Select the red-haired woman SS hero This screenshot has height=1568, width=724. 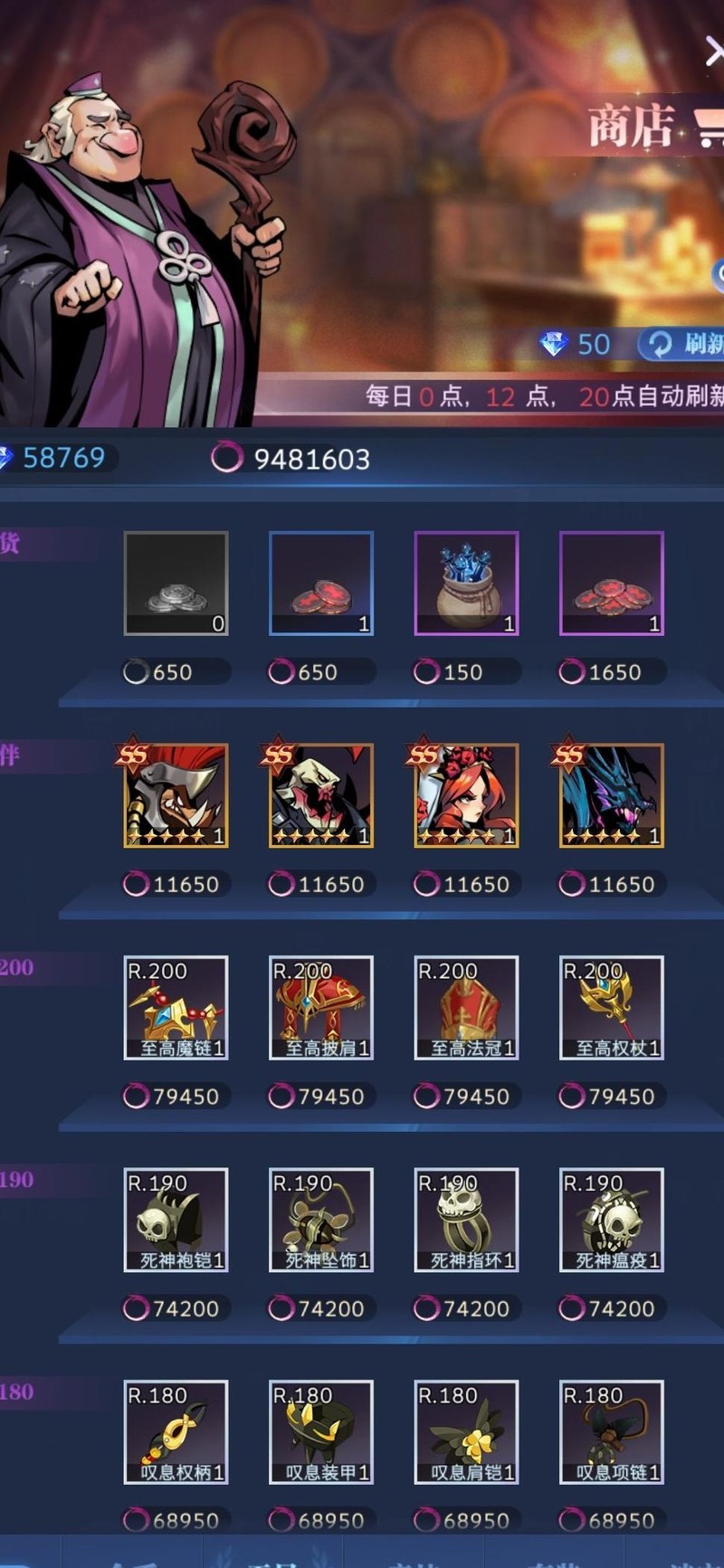click(x=466, y=795)
